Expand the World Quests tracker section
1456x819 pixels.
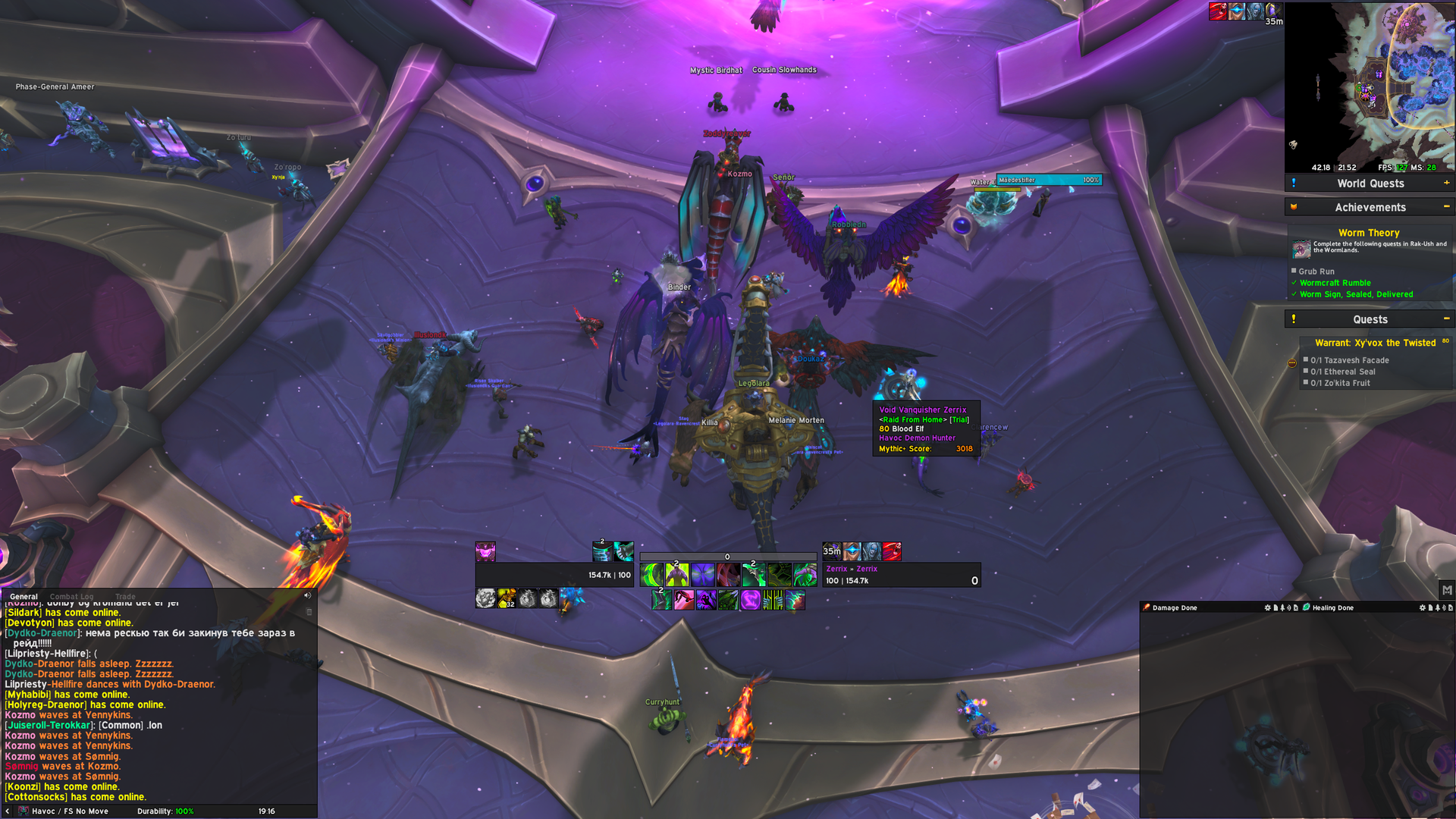coord(1446,183)
